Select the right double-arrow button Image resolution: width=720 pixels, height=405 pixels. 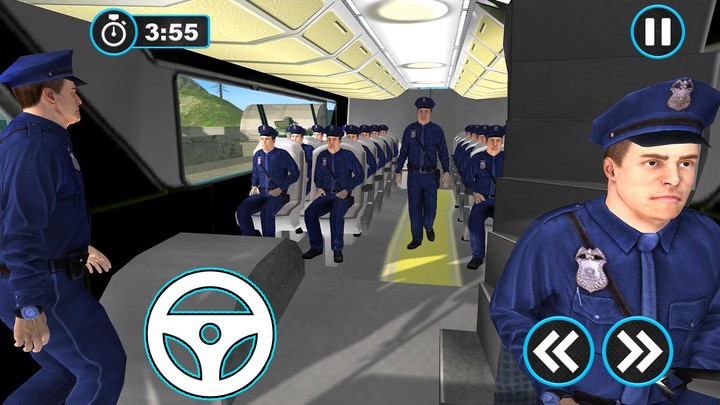(637, 351)
